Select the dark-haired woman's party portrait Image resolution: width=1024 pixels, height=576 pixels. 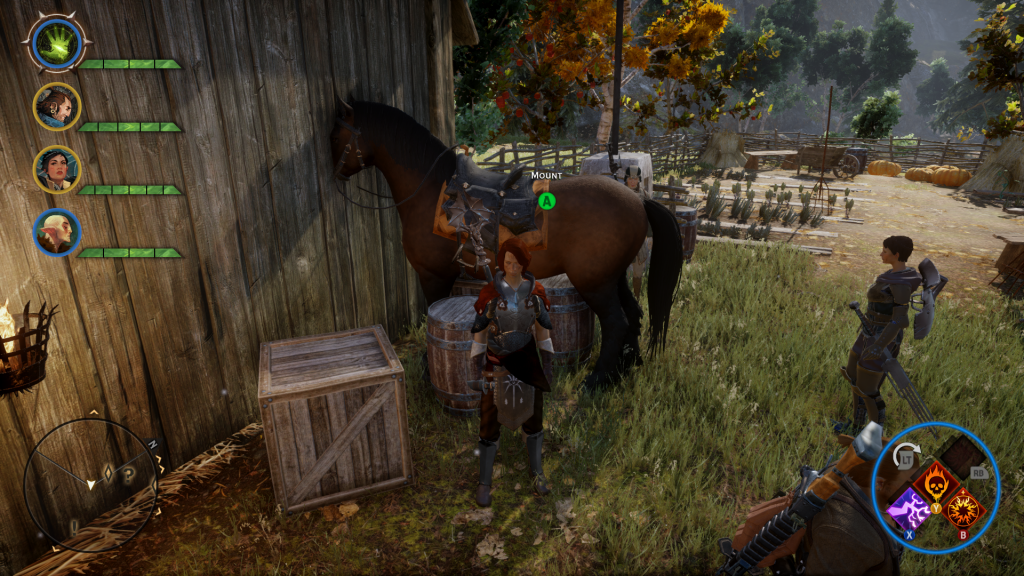[56, 168]
